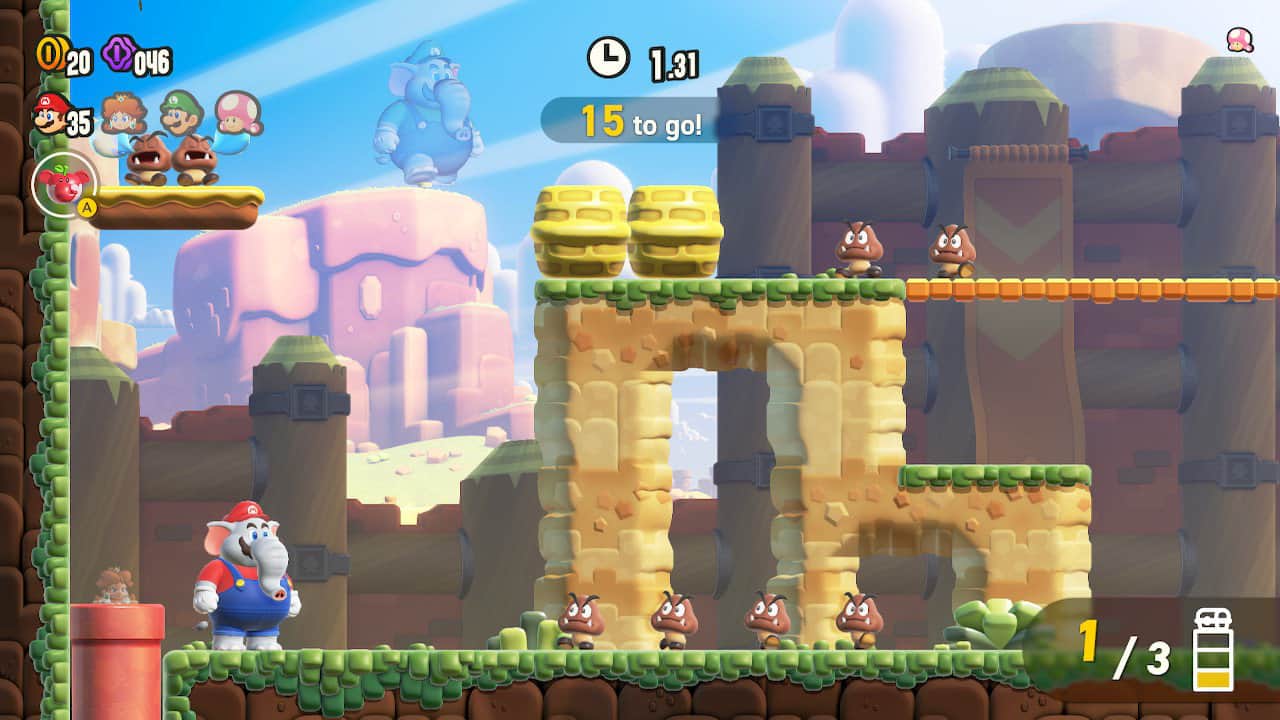The height and width of the screenshot is (720, 1280).
Task: Click the pink Toadette icon top right
Action: (1238, 42)
